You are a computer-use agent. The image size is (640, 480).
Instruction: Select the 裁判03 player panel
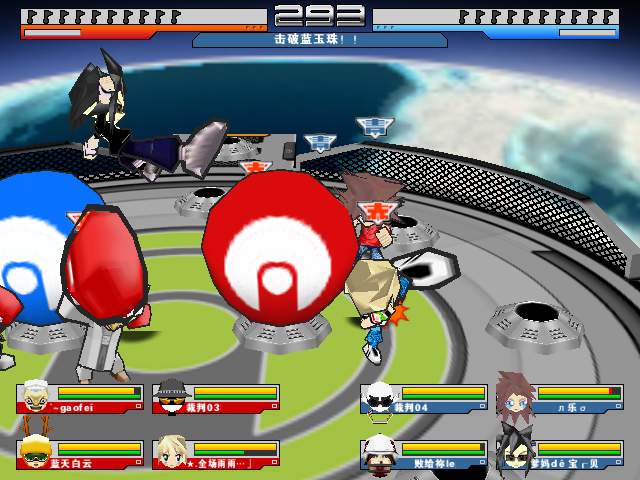[x=216, y=399]
